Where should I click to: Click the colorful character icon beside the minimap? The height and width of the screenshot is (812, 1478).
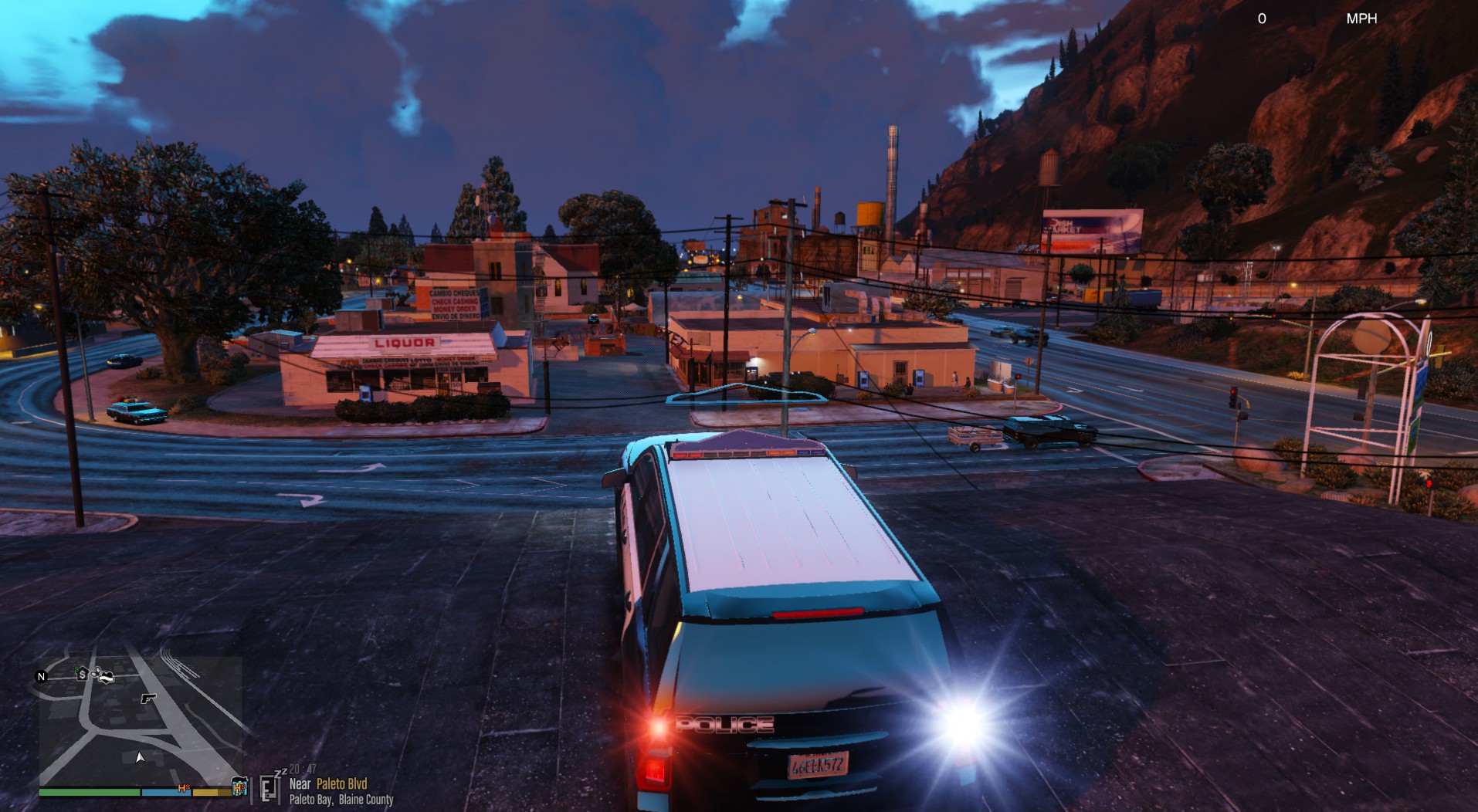[240, 788]
